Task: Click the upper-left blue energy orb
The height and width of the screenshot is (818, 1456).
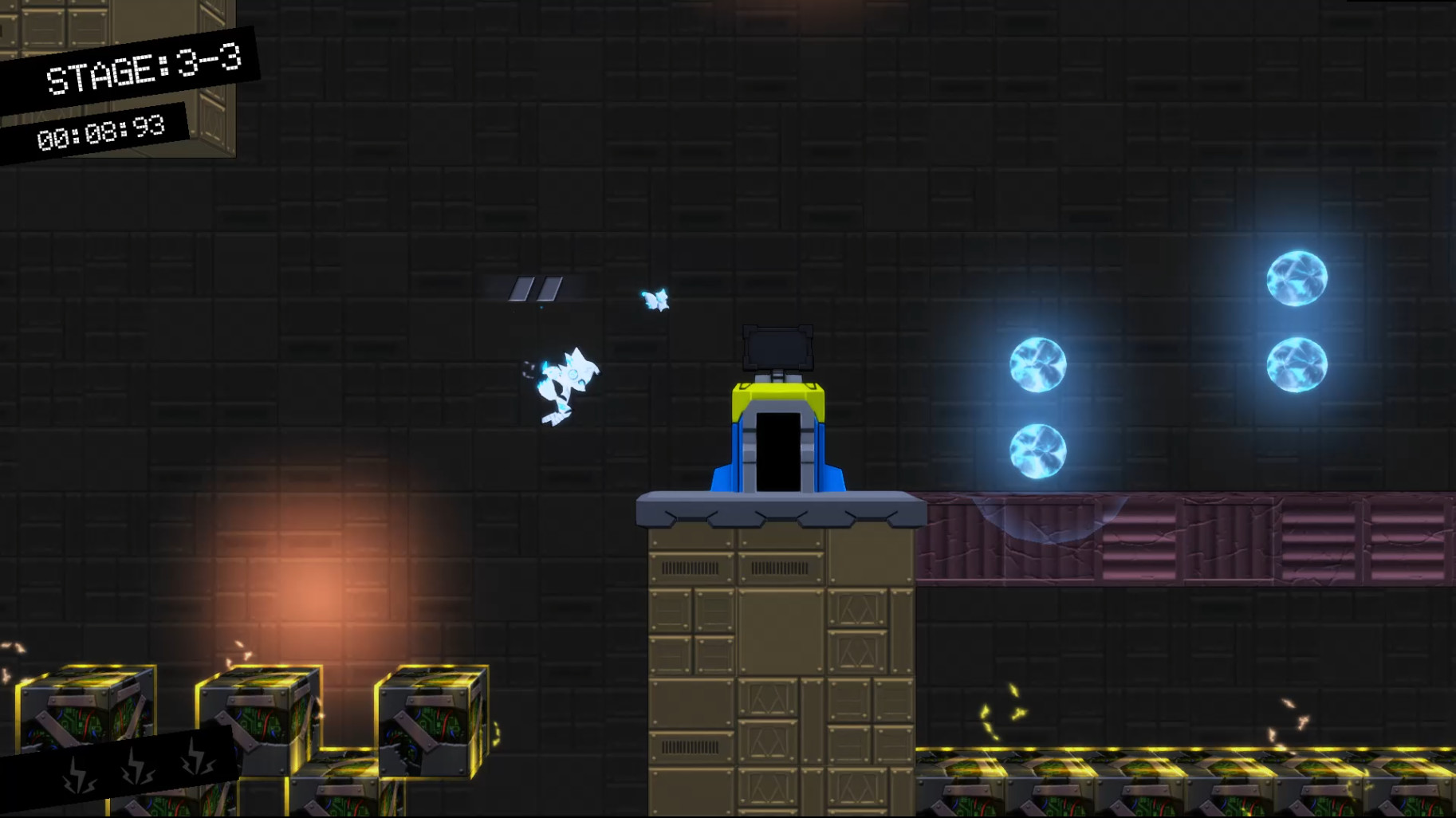Action: [x=1037, y=365]
